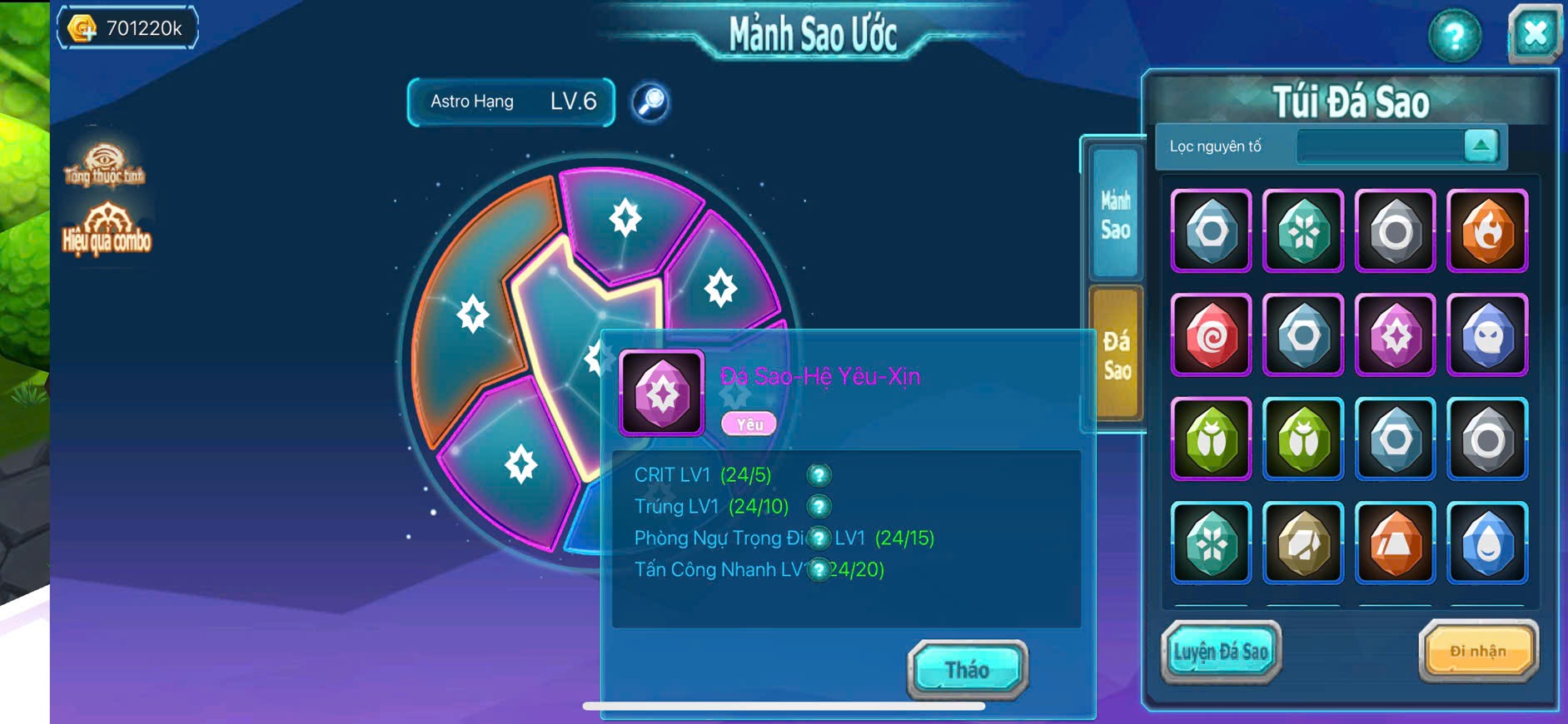
Task: Open Hiệu quả combo
Action: [x=107, y=228]
